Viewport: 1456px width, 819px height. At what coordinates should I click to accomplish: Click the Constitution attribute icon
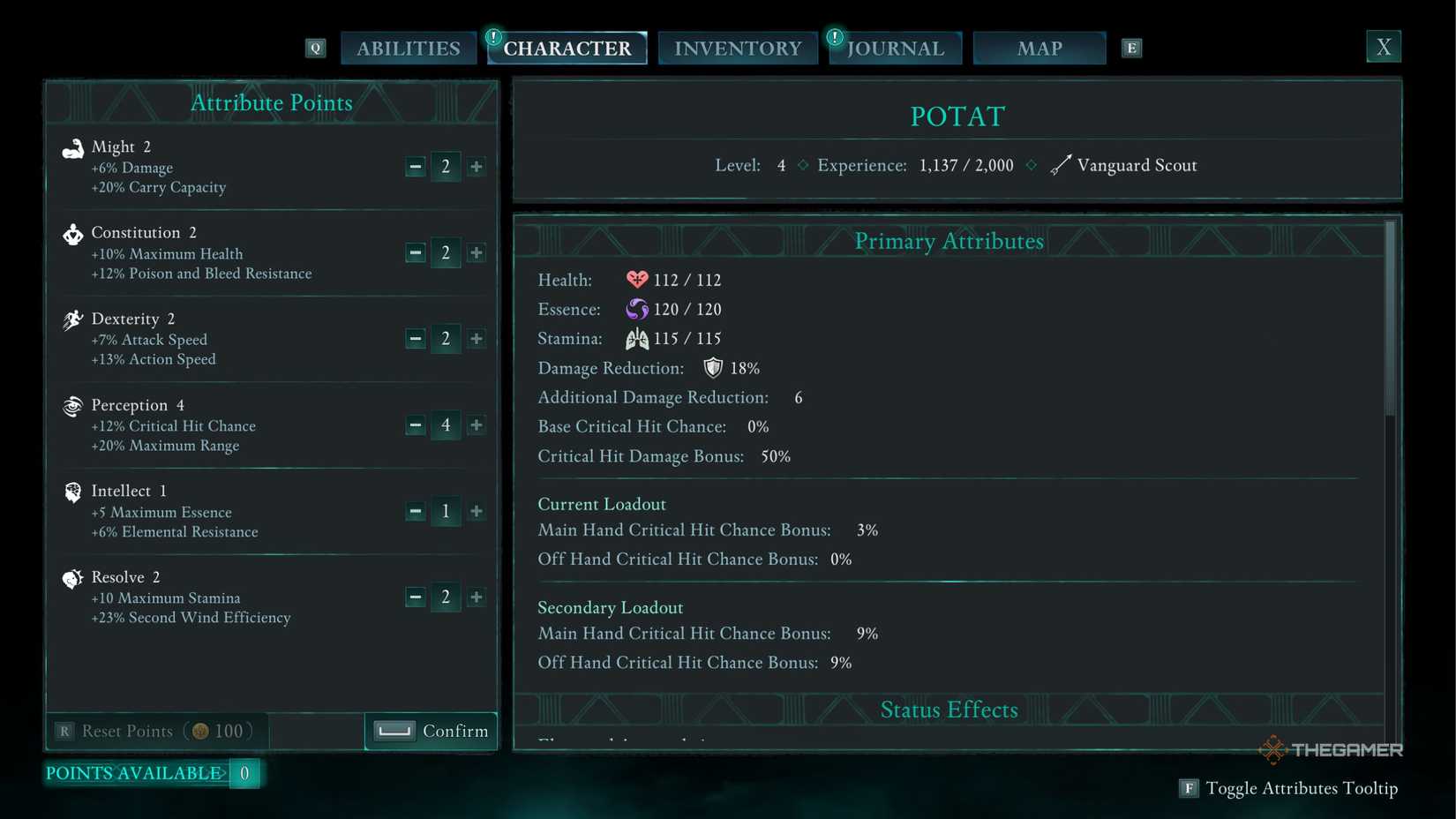coord(73,234)
